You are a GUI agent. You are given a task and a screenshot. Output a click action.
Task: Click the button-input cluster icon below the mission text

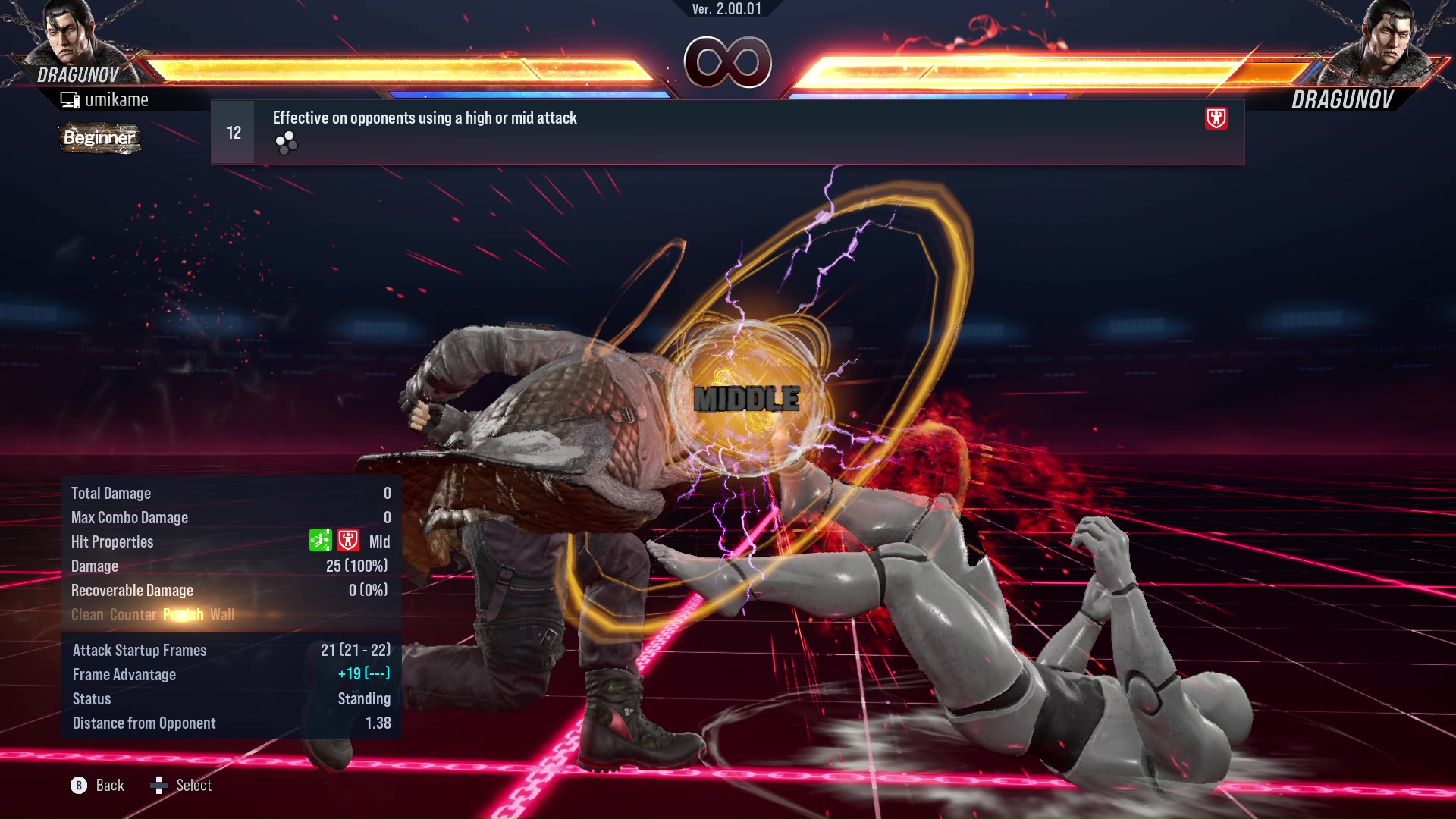click(285, 141)
